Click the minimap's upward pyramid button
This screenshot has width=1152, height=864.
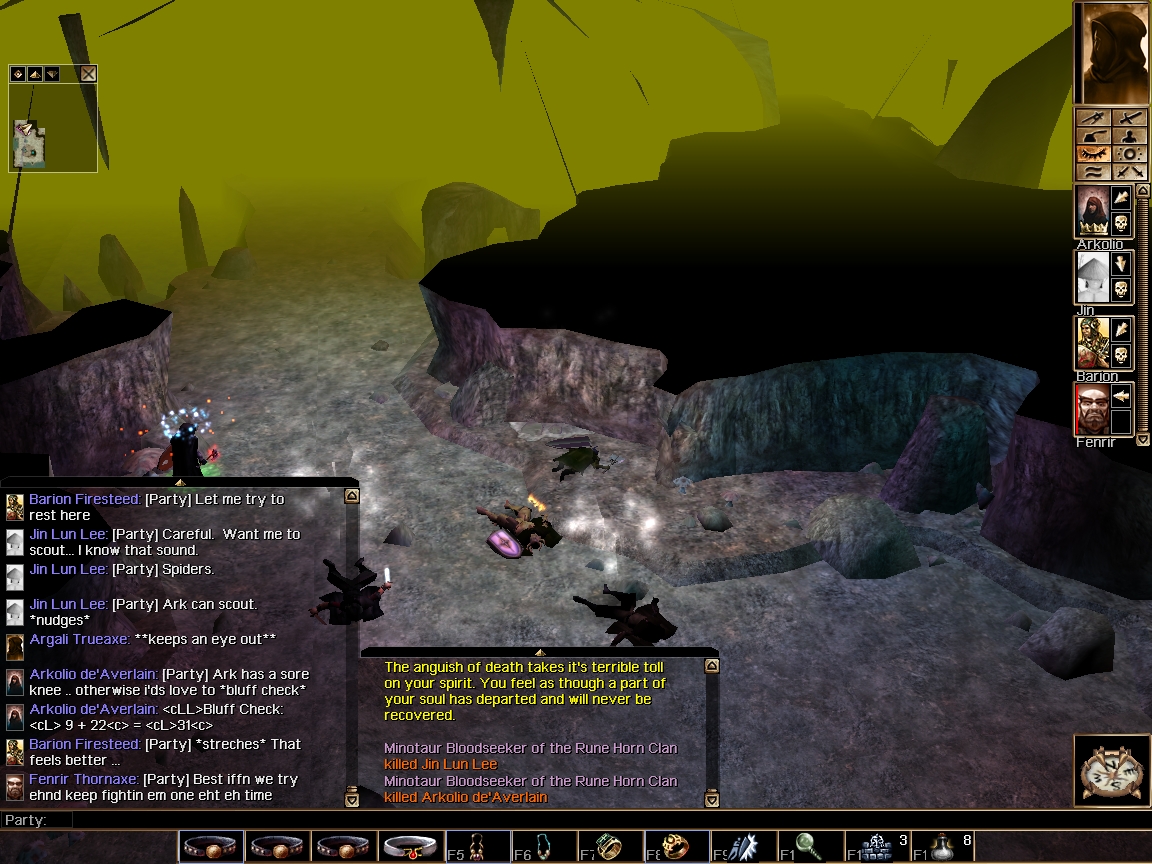[x=34, y=74]
